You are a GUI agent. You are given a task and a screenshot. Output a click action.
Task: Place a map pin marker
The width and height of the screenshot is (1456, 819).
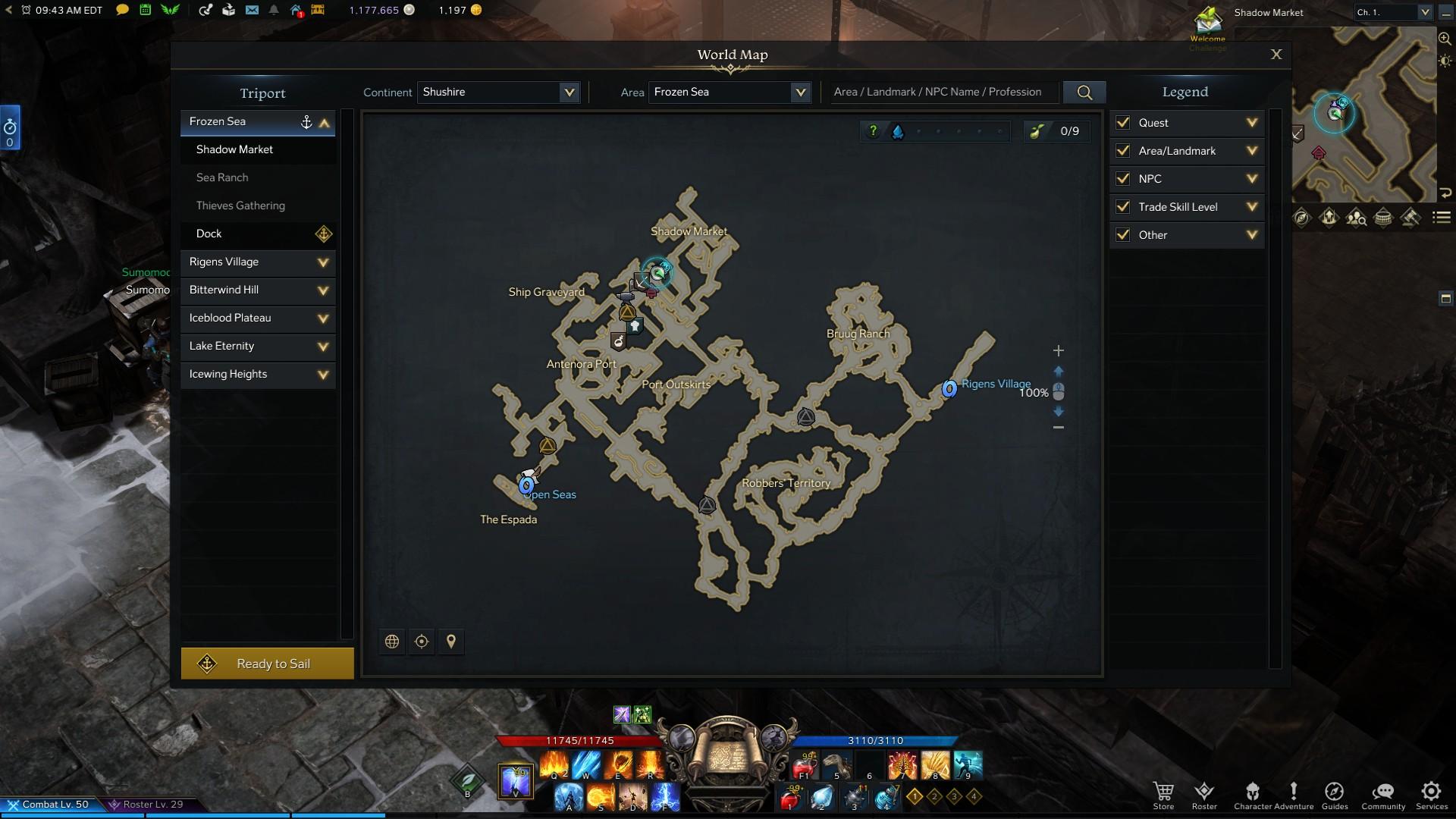[x=451, y=642]
